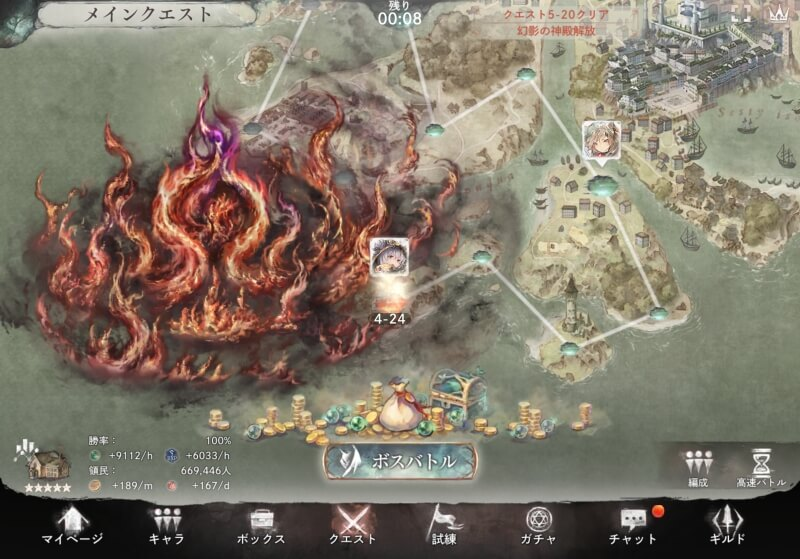Activate 高速バトル fast battle

[762, 467]
